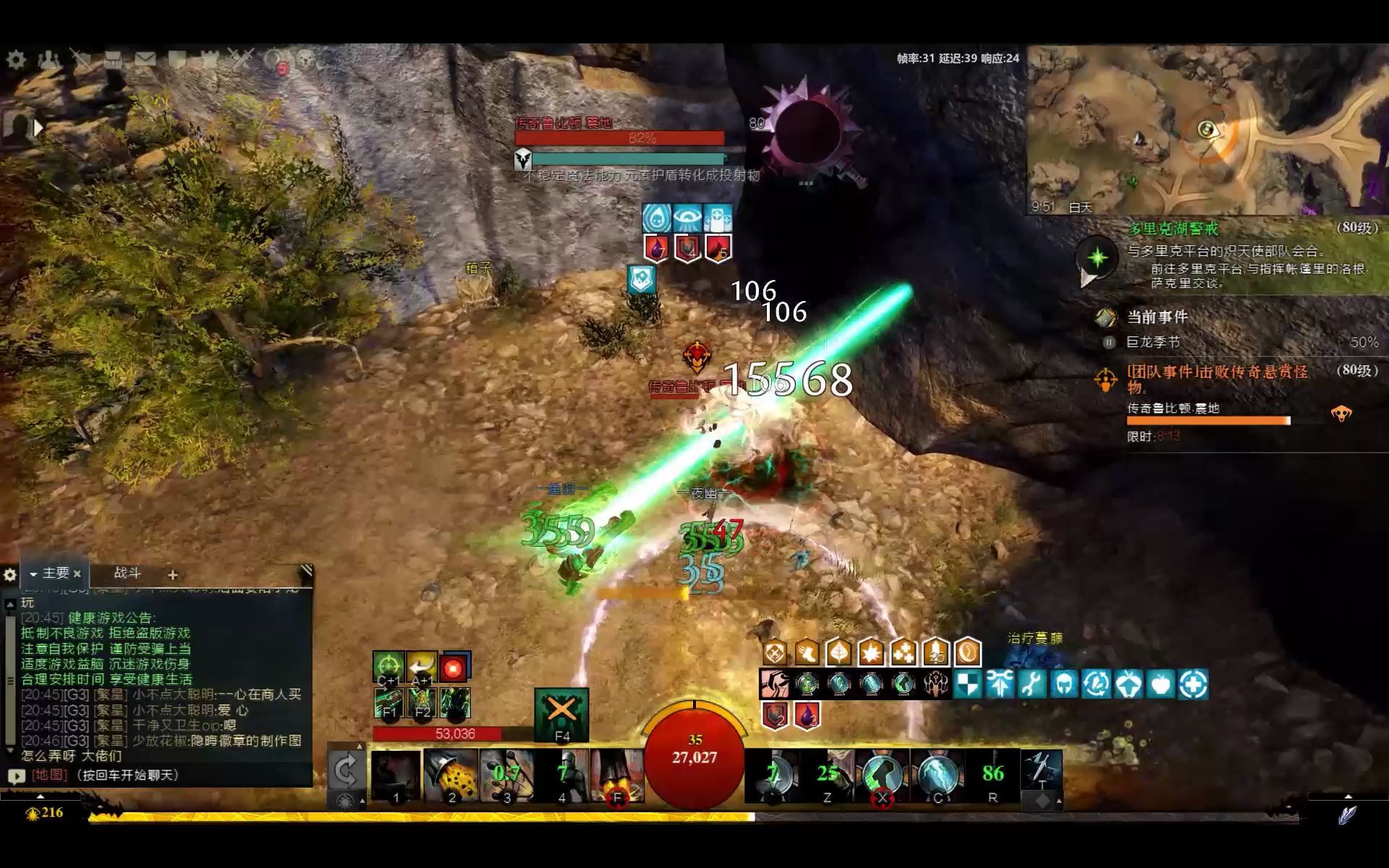Open chat options gear
1389x868 pixels.
(10, 575)
